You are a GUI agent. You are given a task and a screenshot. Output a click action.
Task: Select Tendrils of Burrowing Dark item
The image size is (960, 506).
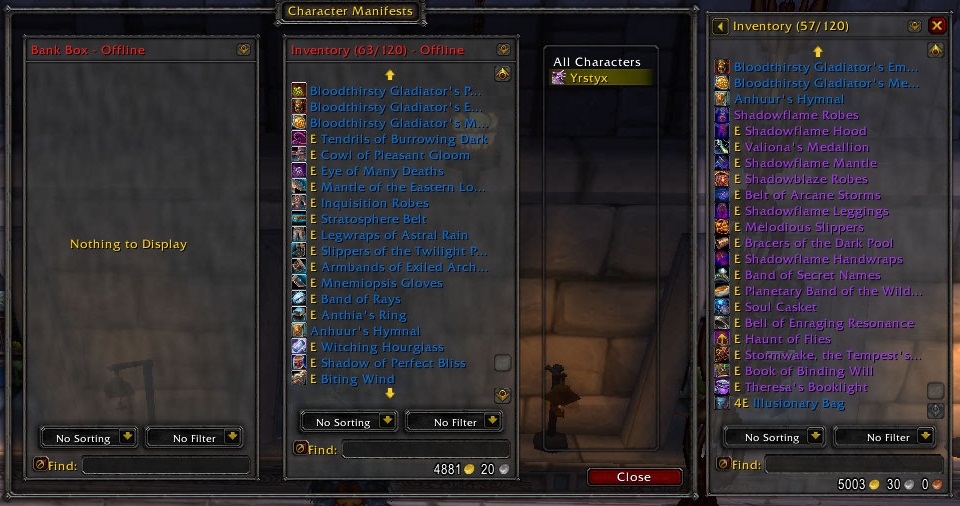404,139
